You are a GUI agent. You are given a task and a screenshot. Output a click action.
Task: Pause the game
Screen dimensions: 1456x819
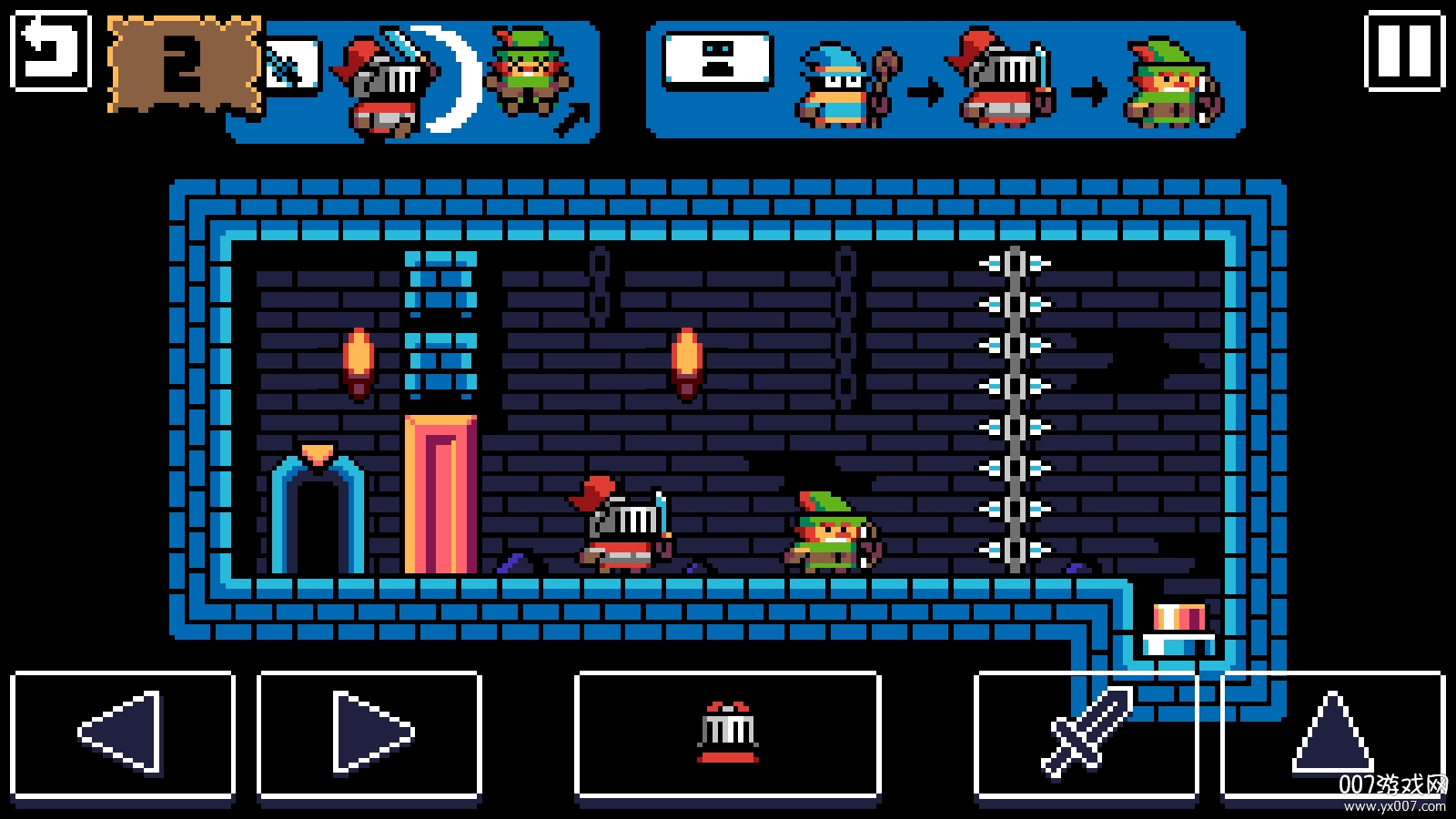coord(1404,50)
